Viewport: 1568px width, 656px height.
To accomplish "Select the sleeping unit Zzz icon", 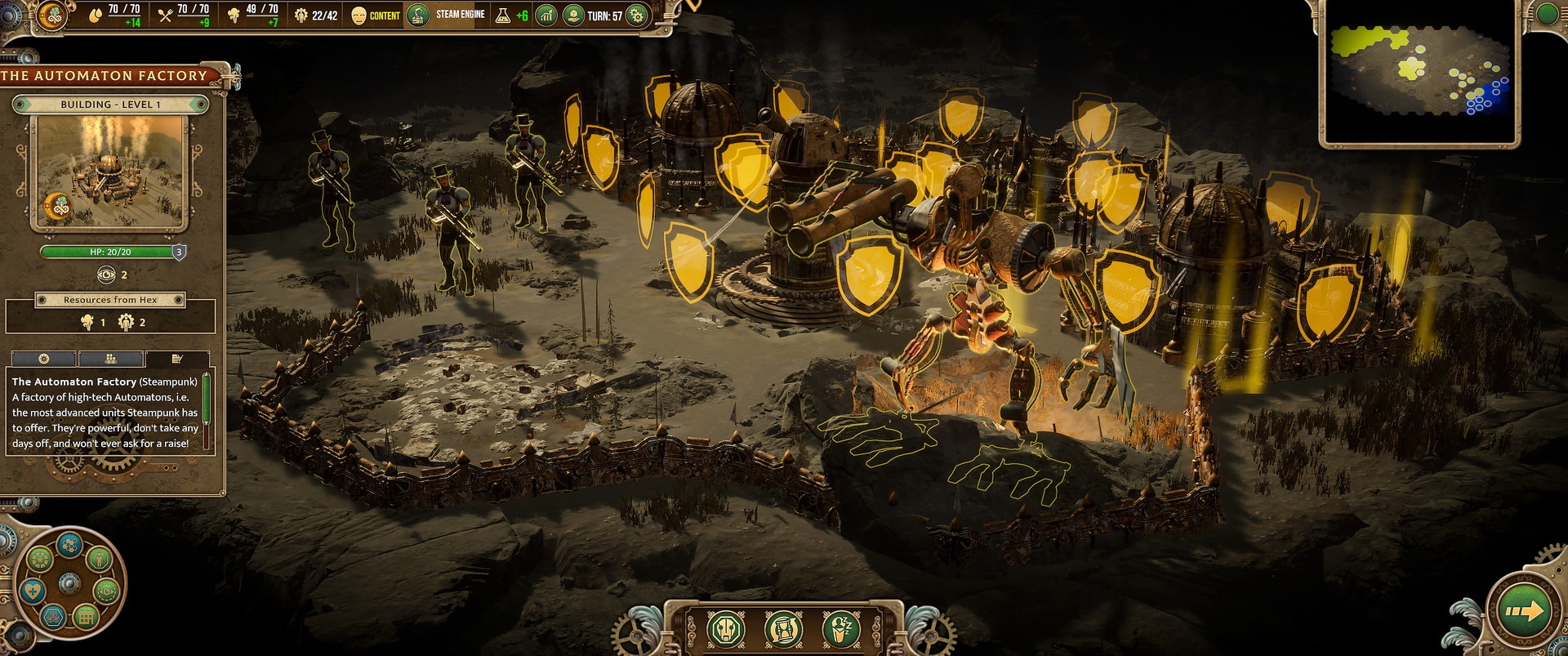I will (x=840, y=629).
